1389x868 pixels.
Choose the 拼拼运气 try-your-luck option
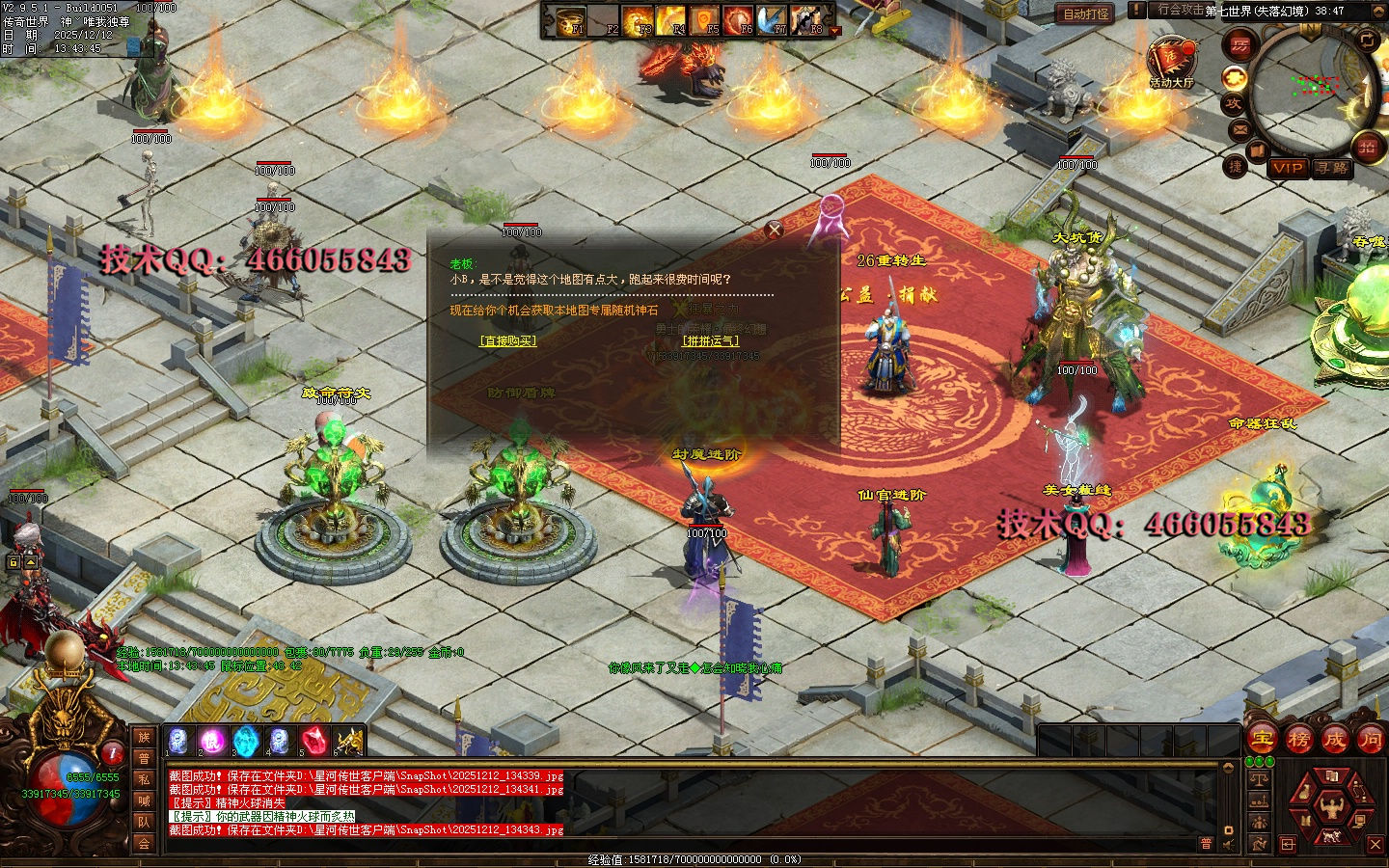pyautogui.click(x=710, y=340)
